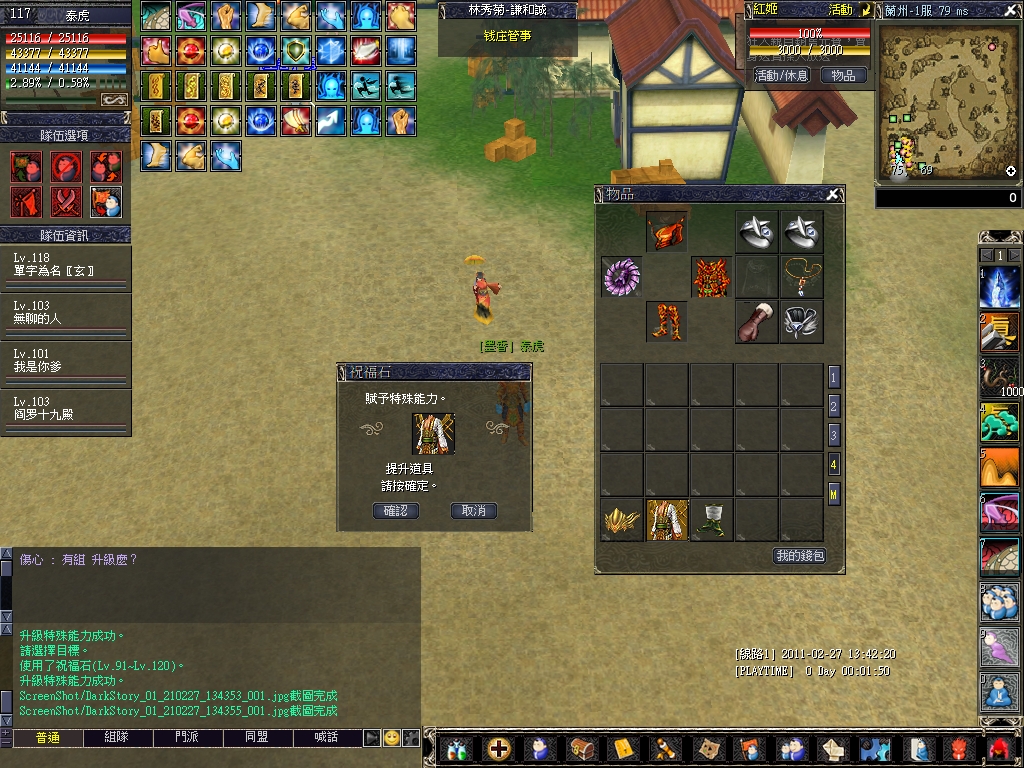Click the equipped purple spiral weapon slot

pos(621,277)
